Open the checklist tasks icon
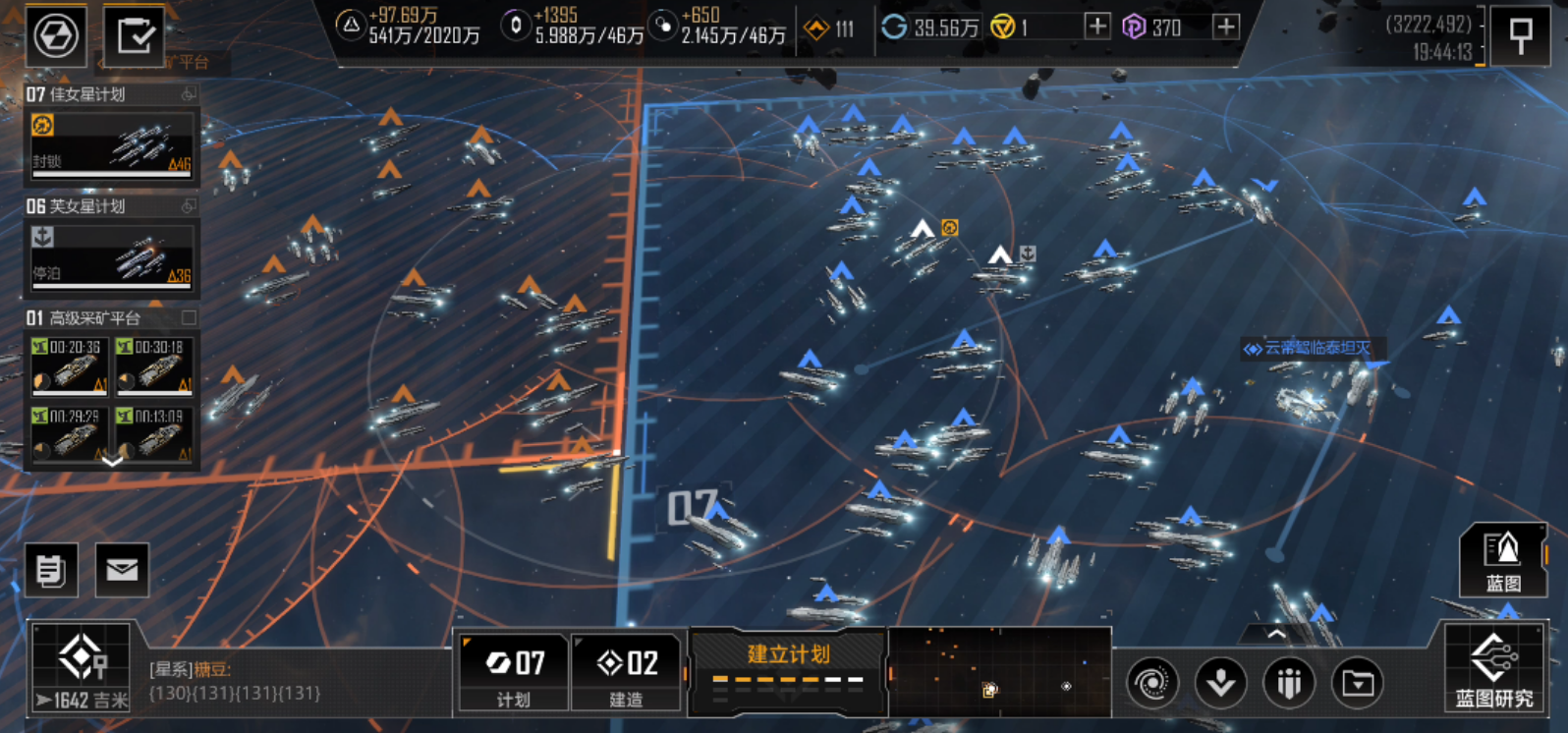This screenshot has width=1568, height=733. pyautogui.click(x=135, y=36)
